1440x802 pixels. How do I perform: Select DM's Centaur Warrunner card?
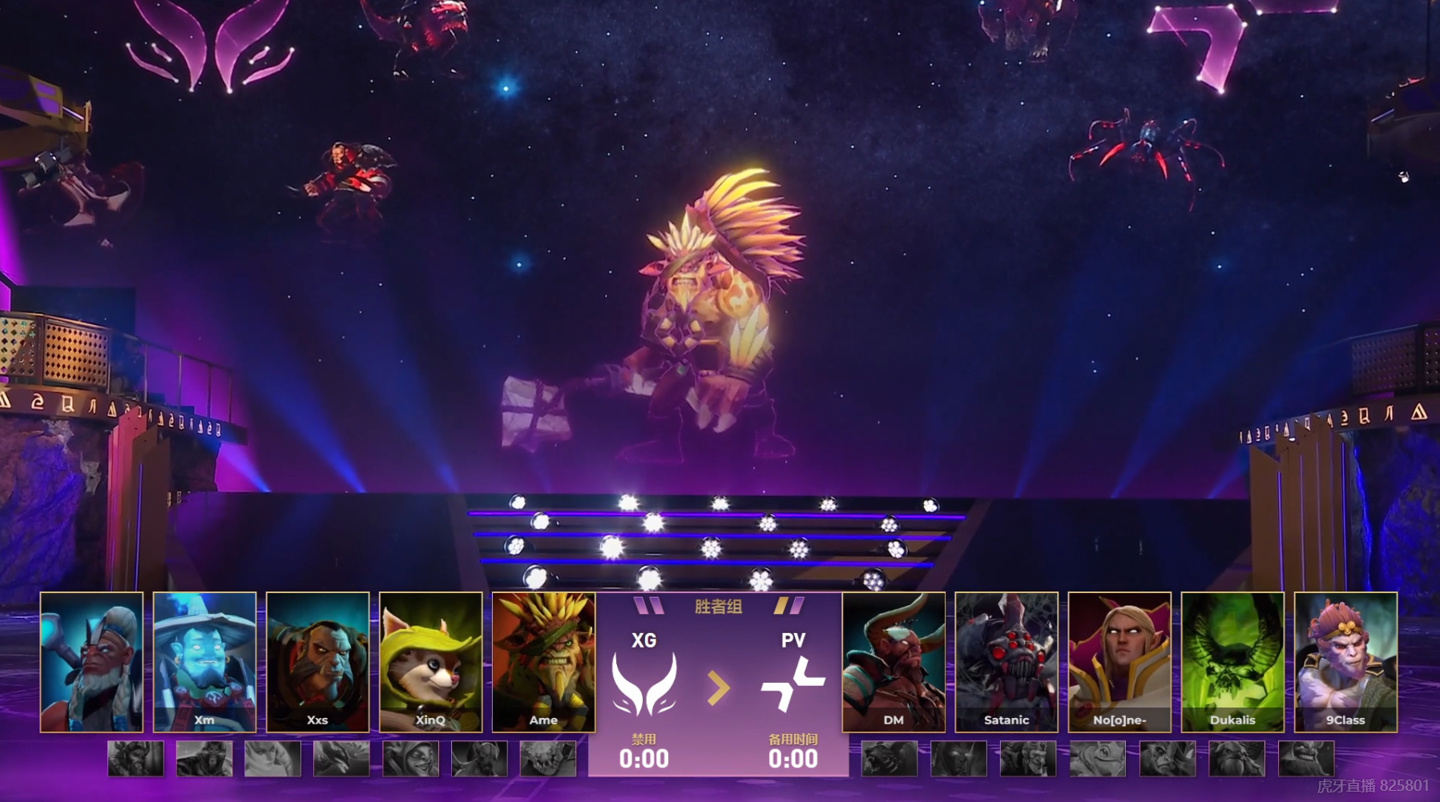click(894, 661)
